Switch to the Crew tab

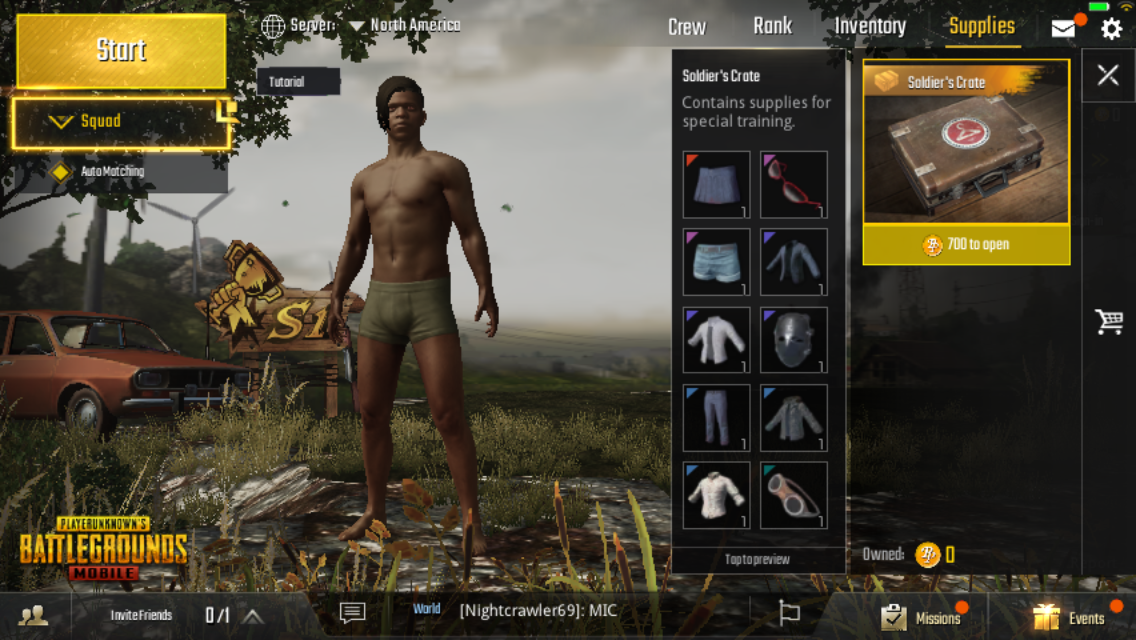coord(686,27)
